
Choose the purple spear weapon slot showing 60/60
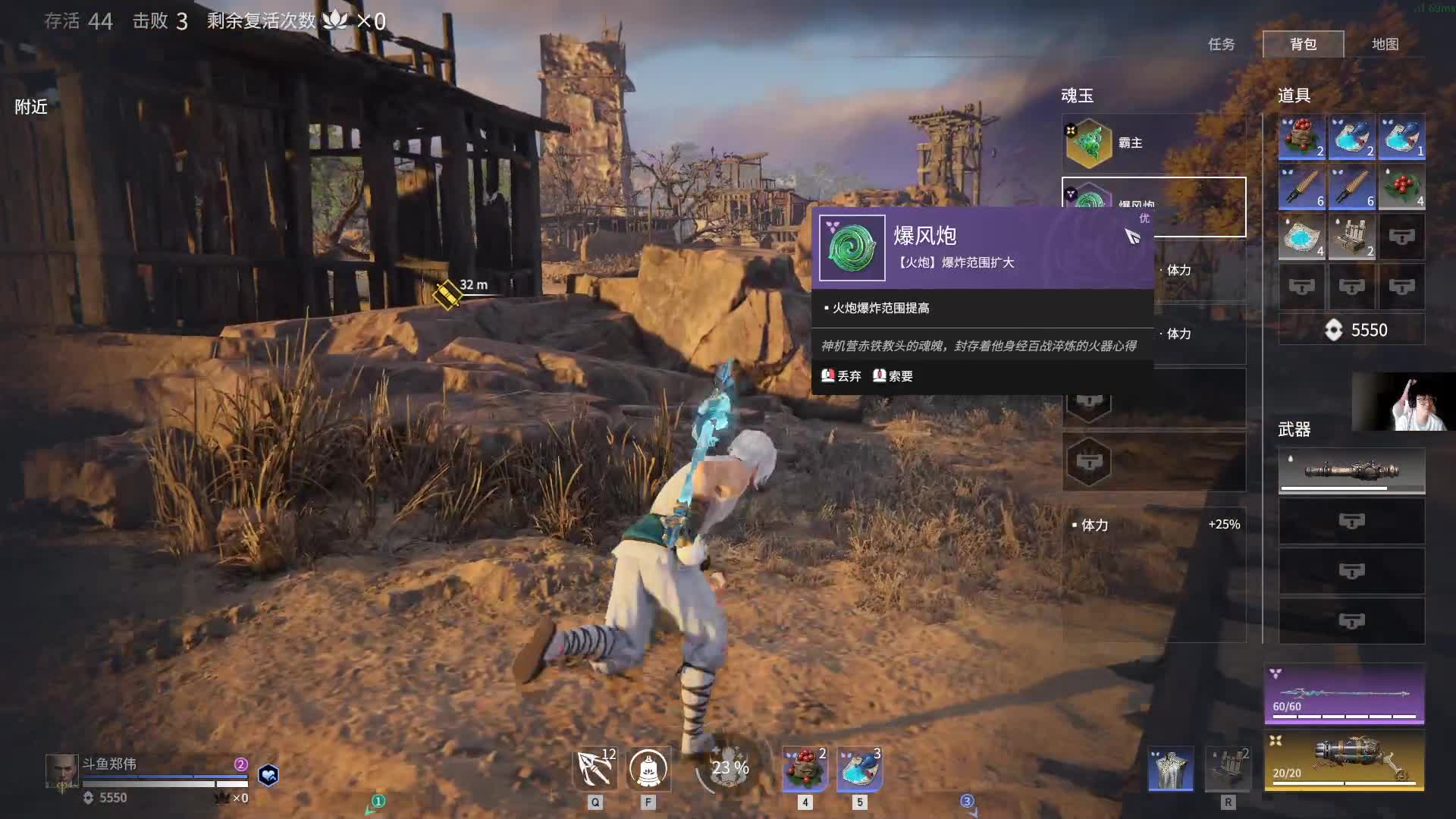coord(1344,694)
